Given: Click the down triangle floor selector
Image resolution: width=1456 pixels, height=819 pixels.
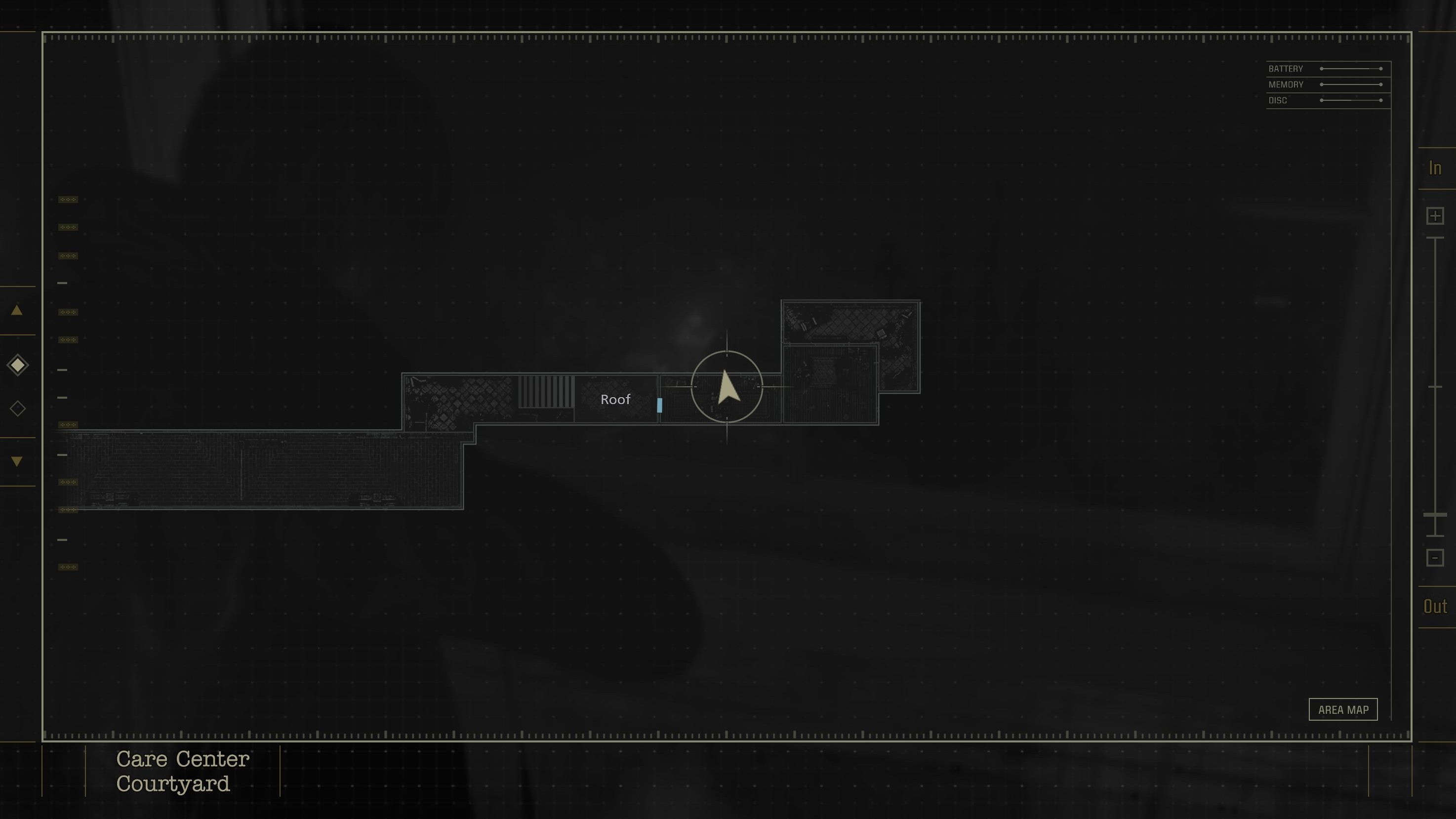Looking at the screenshot, I should point(17,461).
